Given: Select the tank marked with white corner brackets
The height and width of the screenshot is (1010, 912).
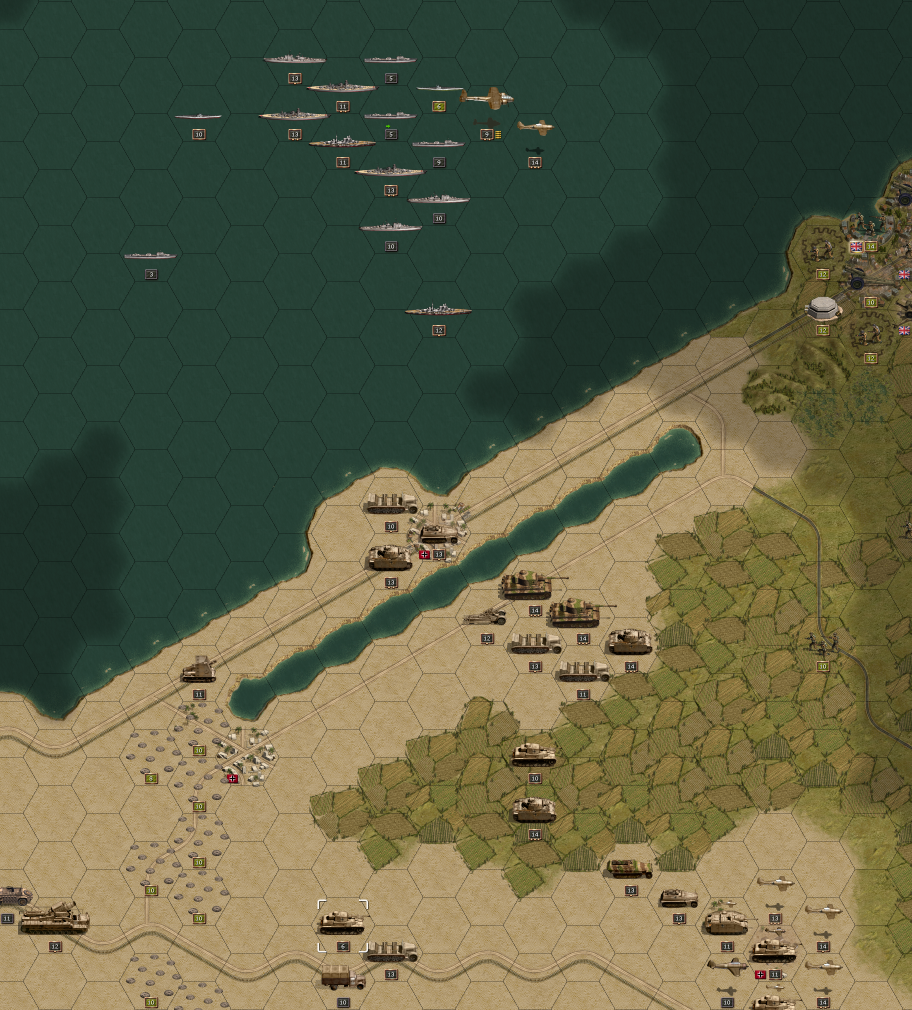Looking at the screenshot, I should pyautogui.click(x=342, y=921).
